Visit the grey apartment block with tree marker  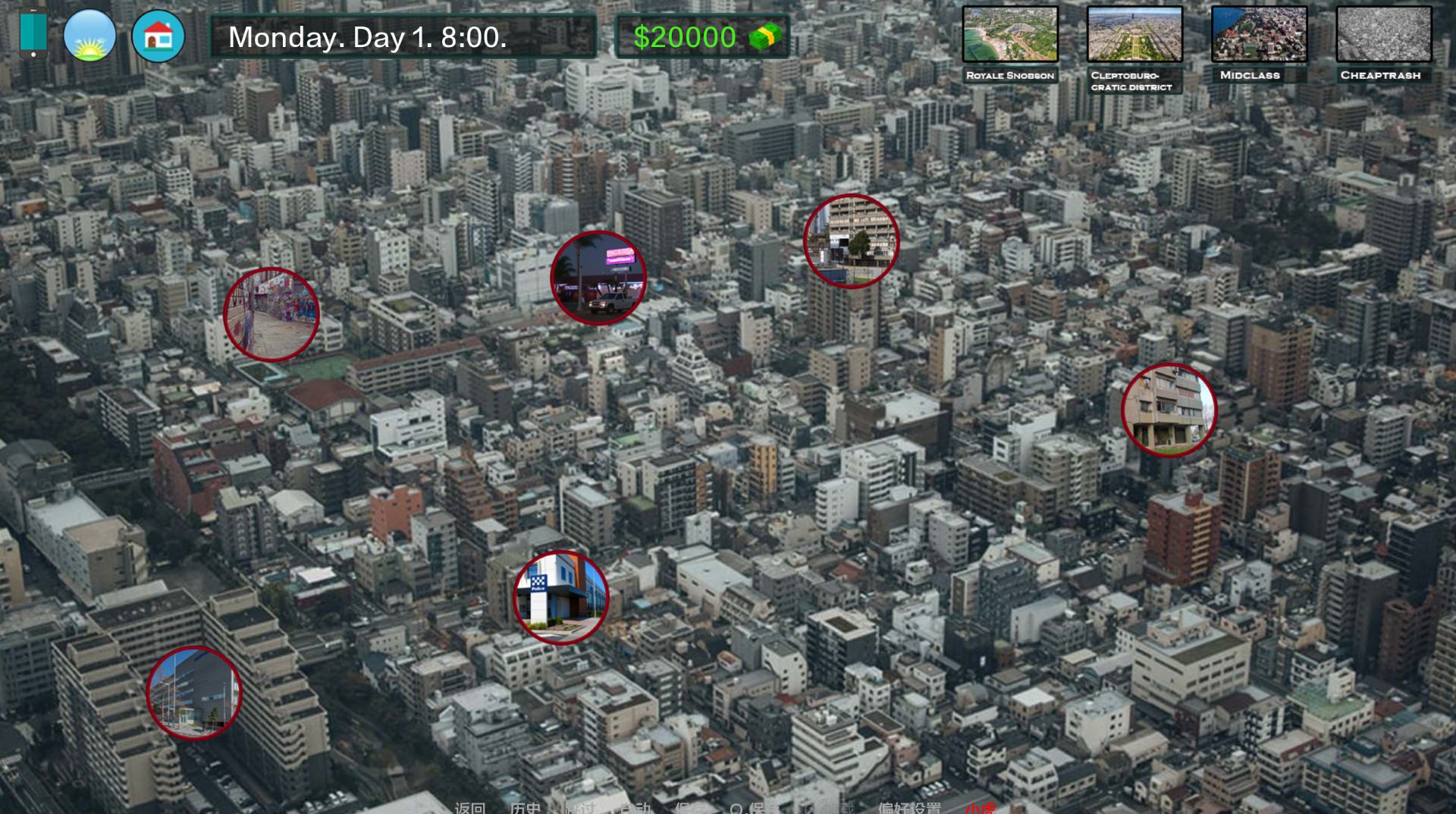click(851, 241)
